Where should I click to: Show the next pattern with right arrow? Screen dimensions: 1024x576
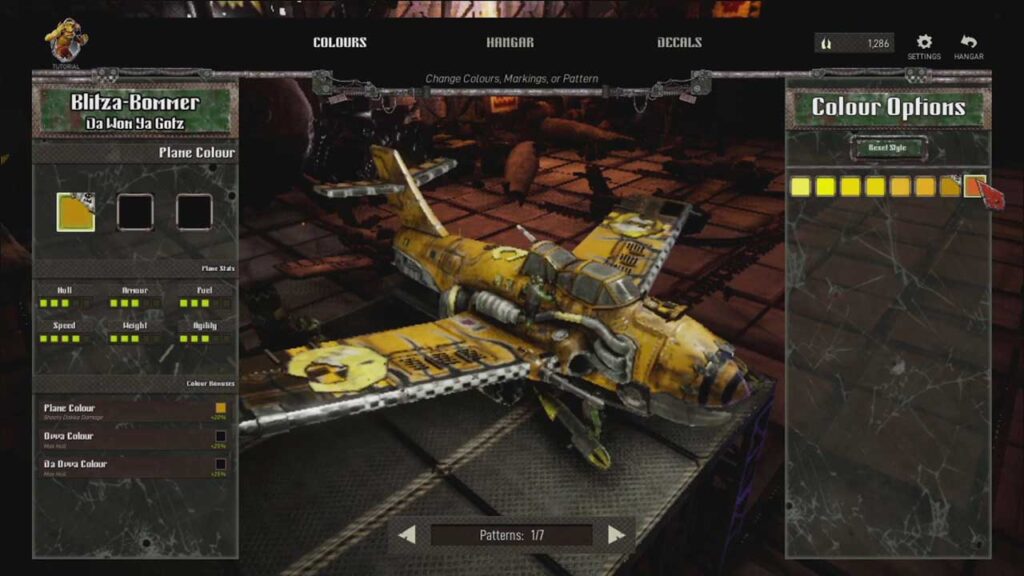tap(617, 535)
